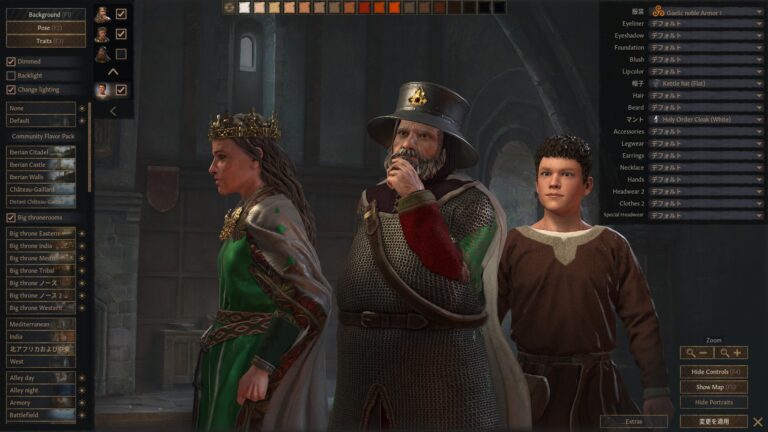Click the Show Map button
This screenshot has width=768, height=432.
(x=714, y=387)
